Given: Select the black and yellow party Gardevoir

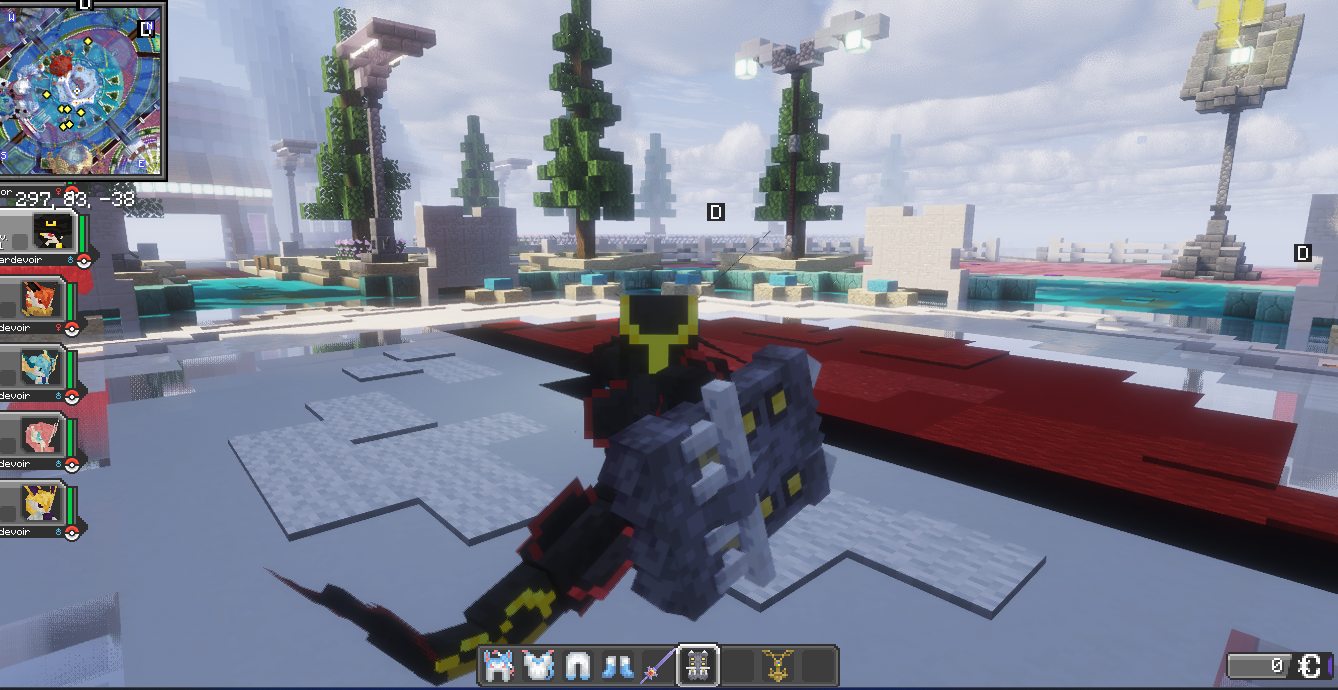Looking at the screenshot, I should point(49,232).
